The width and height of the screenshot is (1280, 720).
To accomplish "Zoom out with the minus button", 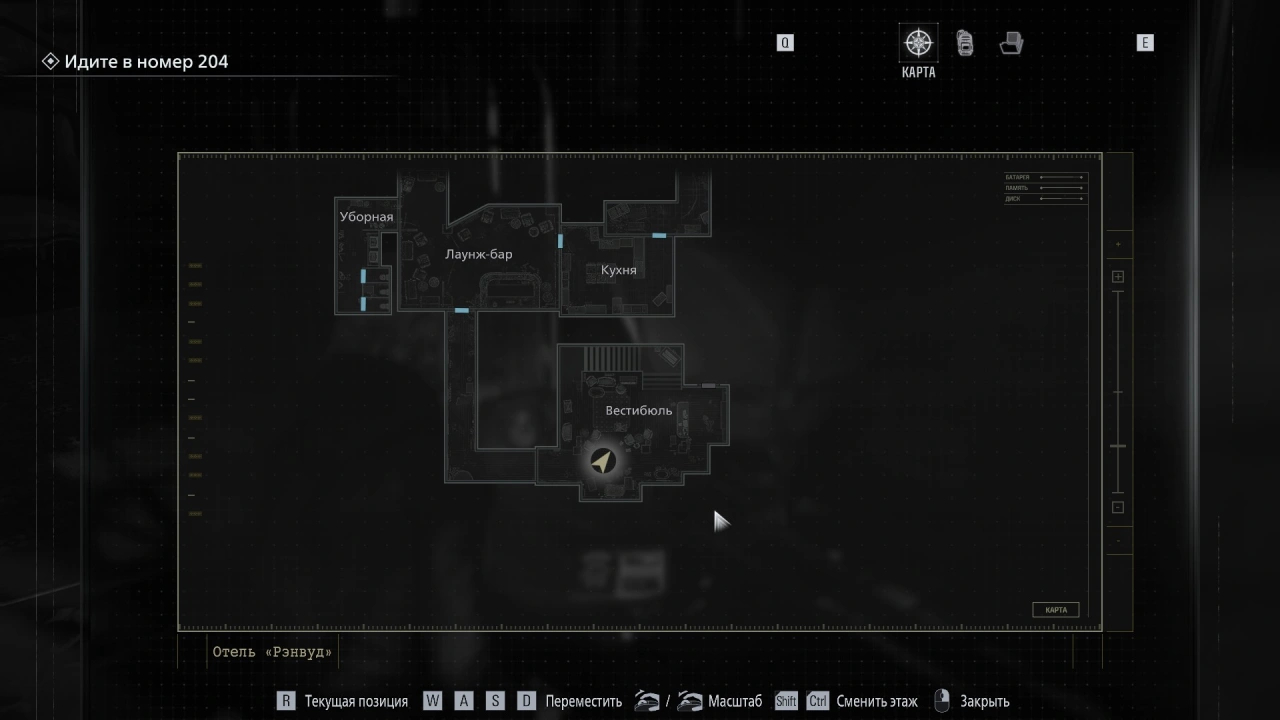I will pos(1118,507).
